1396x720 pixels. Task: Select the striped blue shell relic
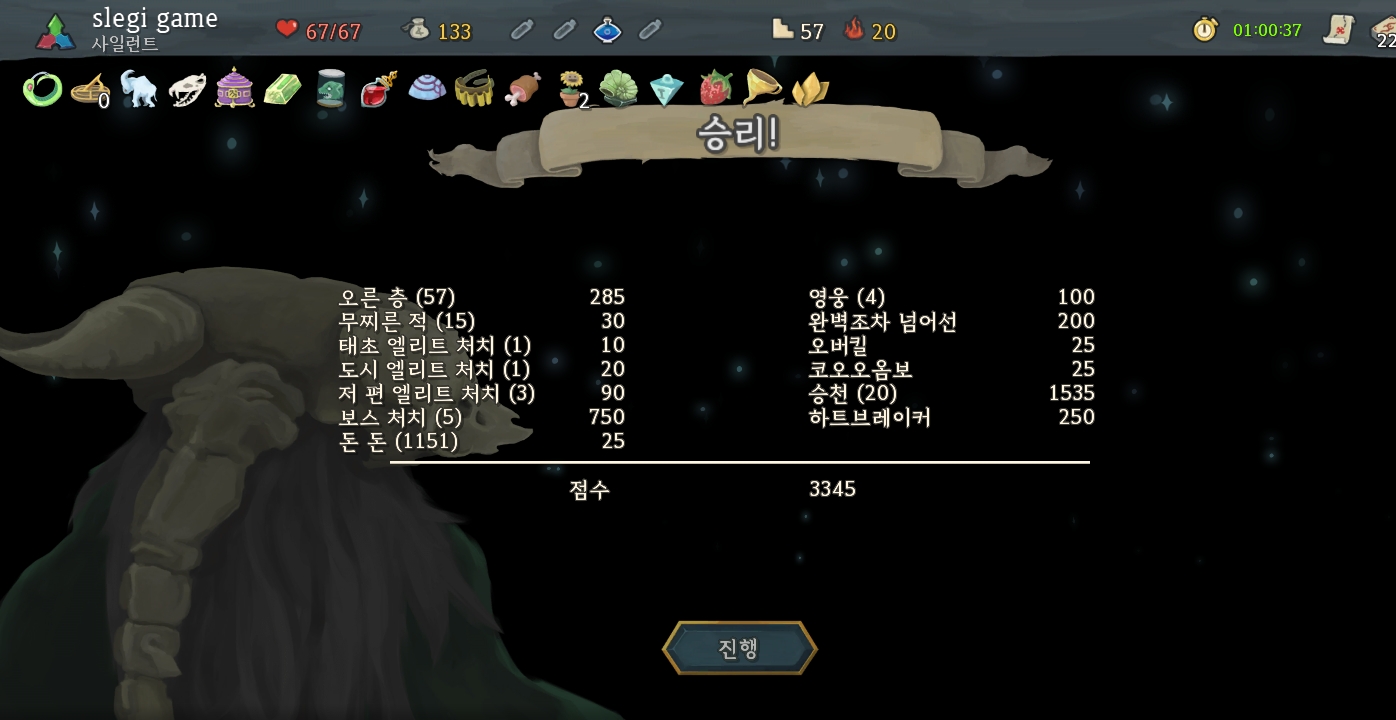pos(427,89)
